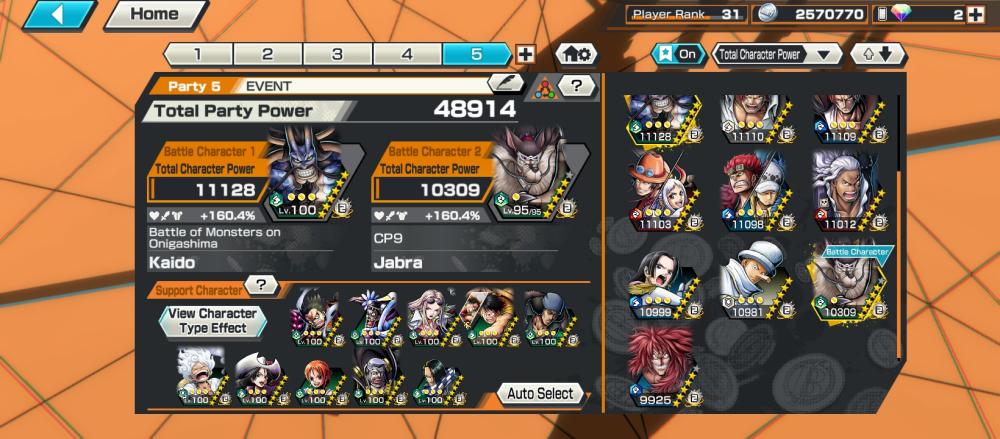Buy more rainbow diamonds with plus button
1000x439 pixels.
(x=976, y=15)
